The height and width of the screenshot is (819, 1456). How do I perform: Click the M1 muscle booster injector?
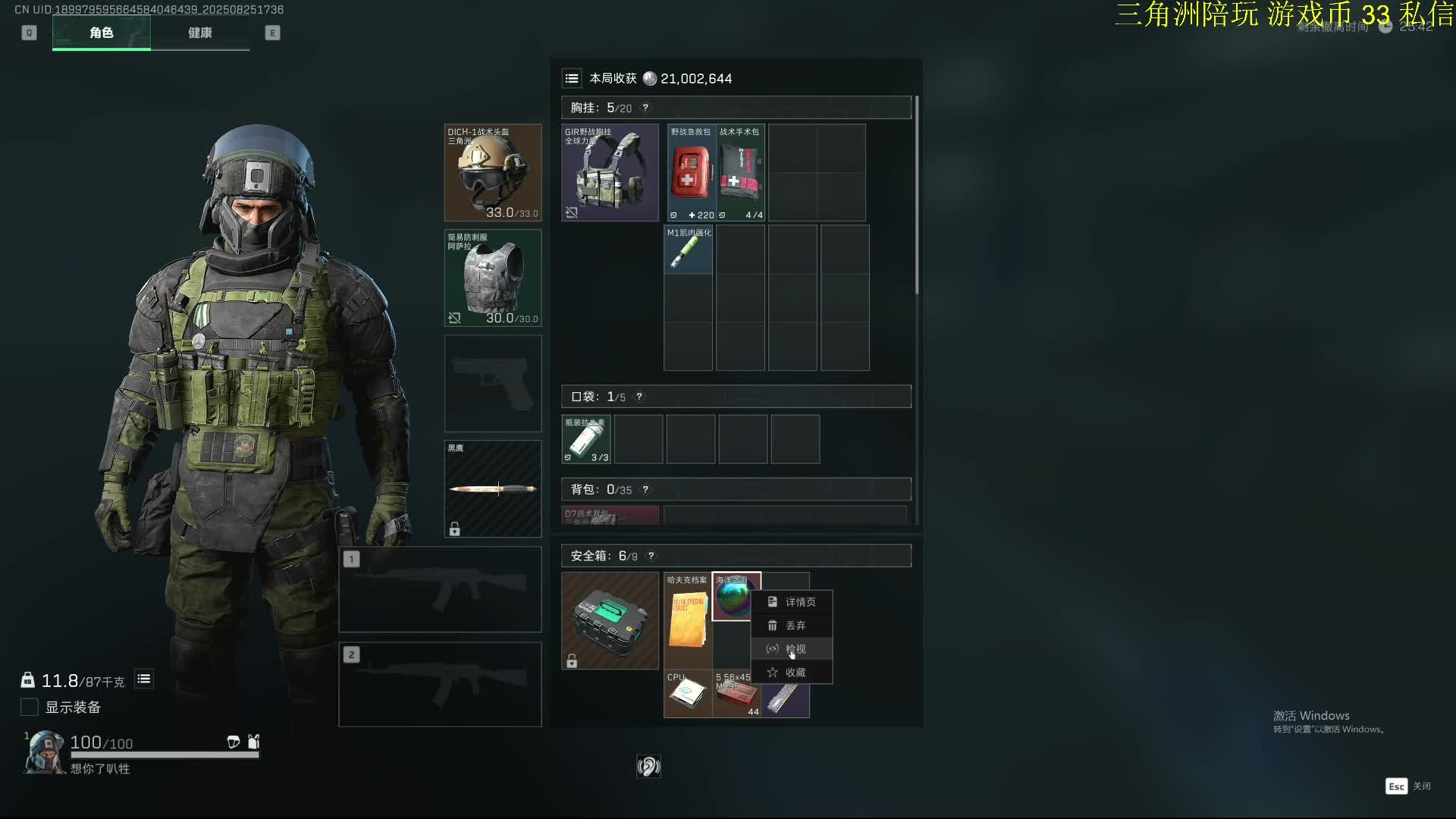point(688,249)
